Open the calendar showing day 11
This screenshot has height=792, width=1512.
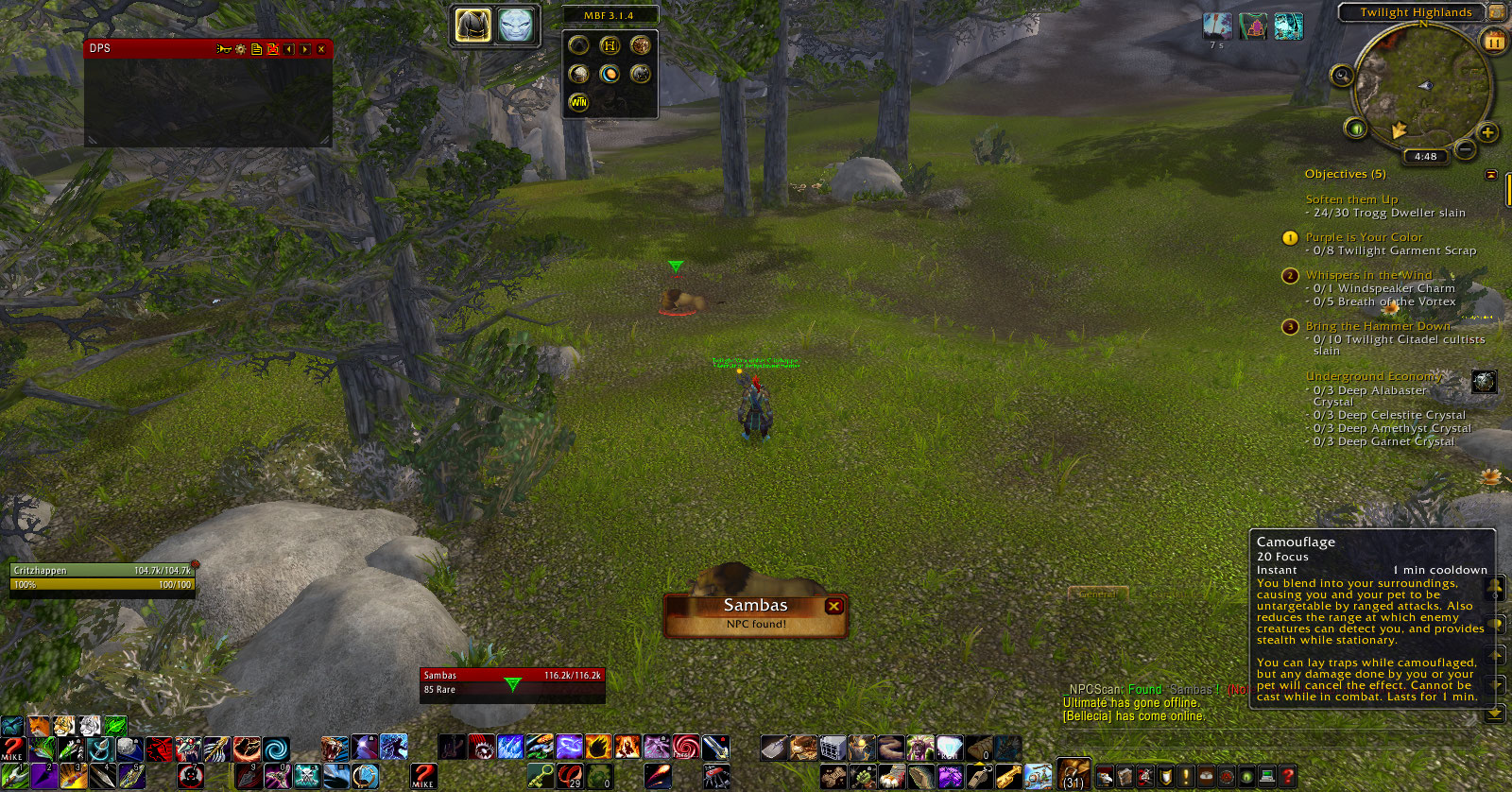point(1494,42)
